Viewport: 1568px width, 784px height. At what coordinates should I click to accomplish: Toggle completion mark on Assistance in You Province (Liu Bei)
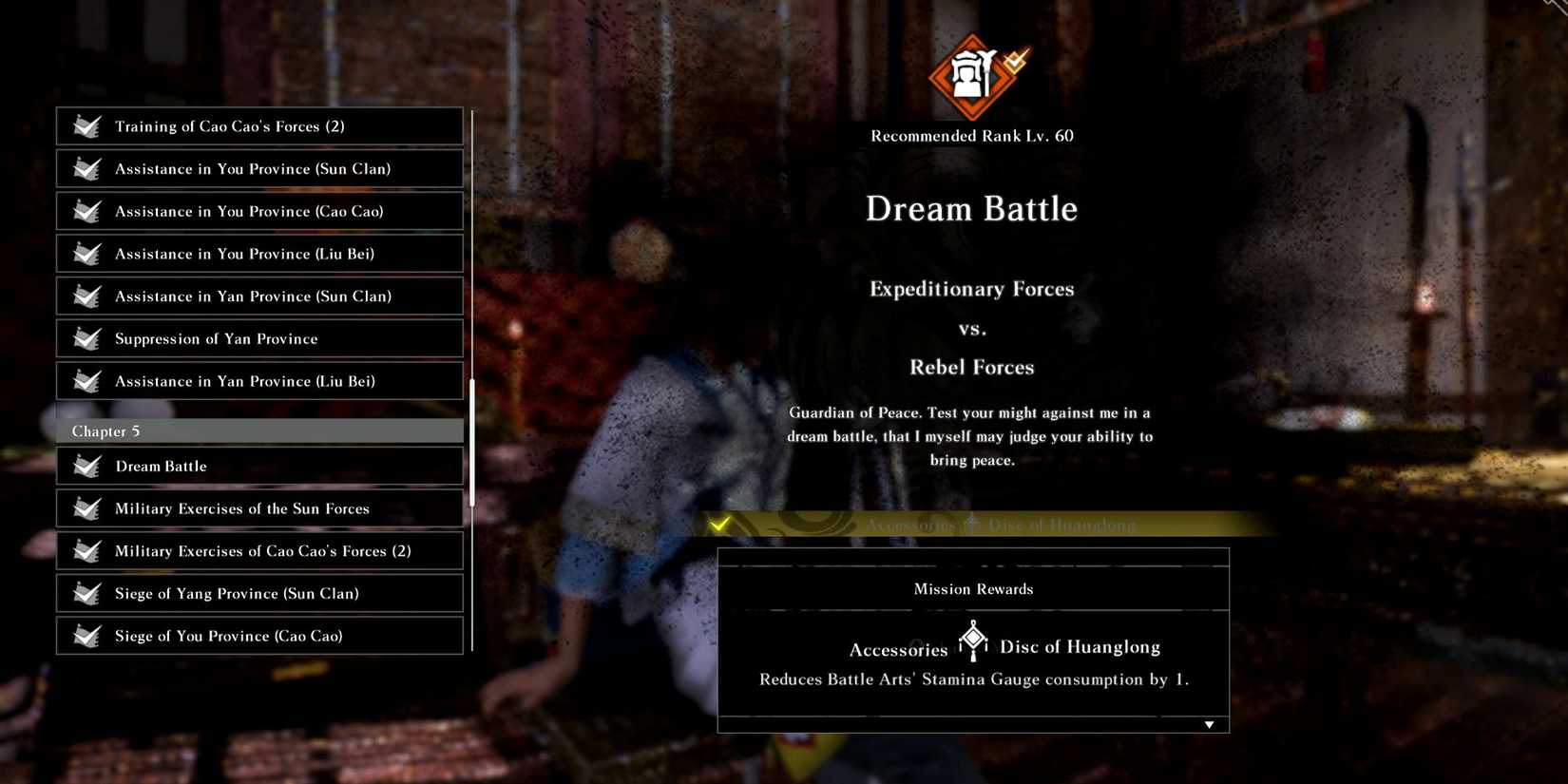[x=86, y=254]
